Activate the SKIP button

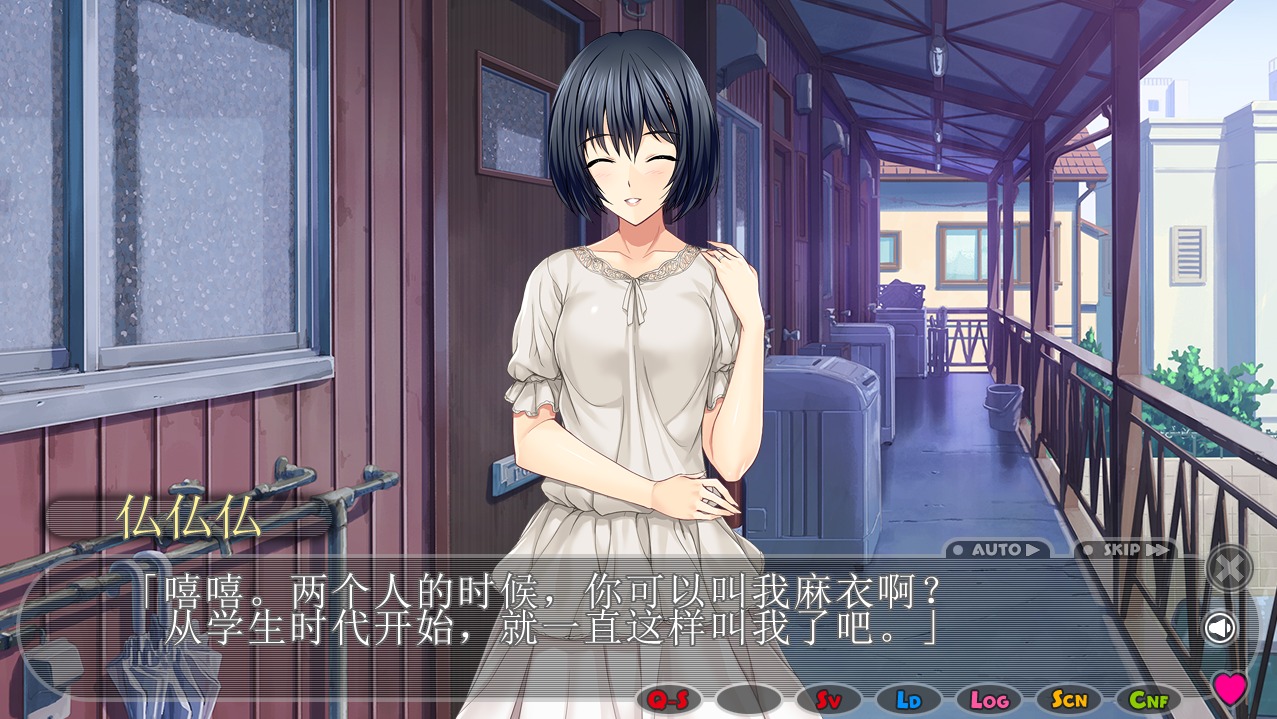pyautogui.click(x=1124, y=549)
